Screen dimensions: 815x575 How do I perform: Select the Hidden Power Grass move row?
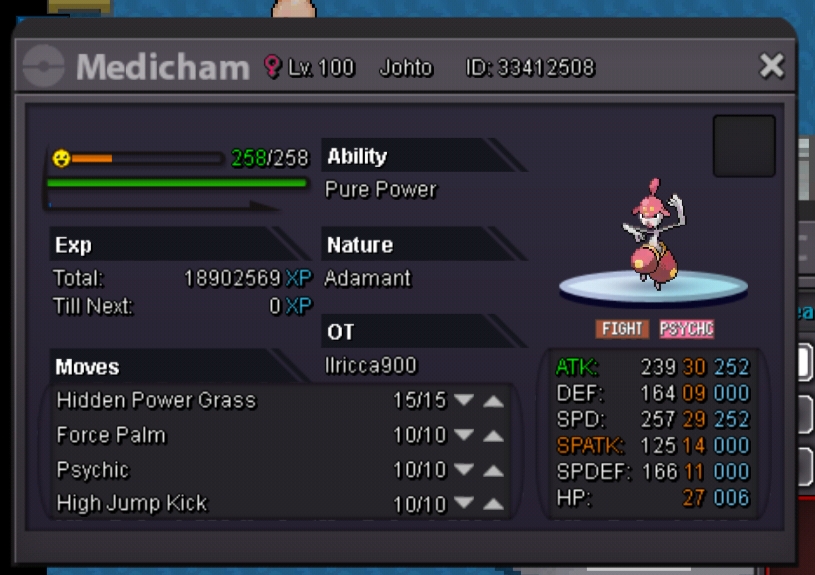point(156,401)
